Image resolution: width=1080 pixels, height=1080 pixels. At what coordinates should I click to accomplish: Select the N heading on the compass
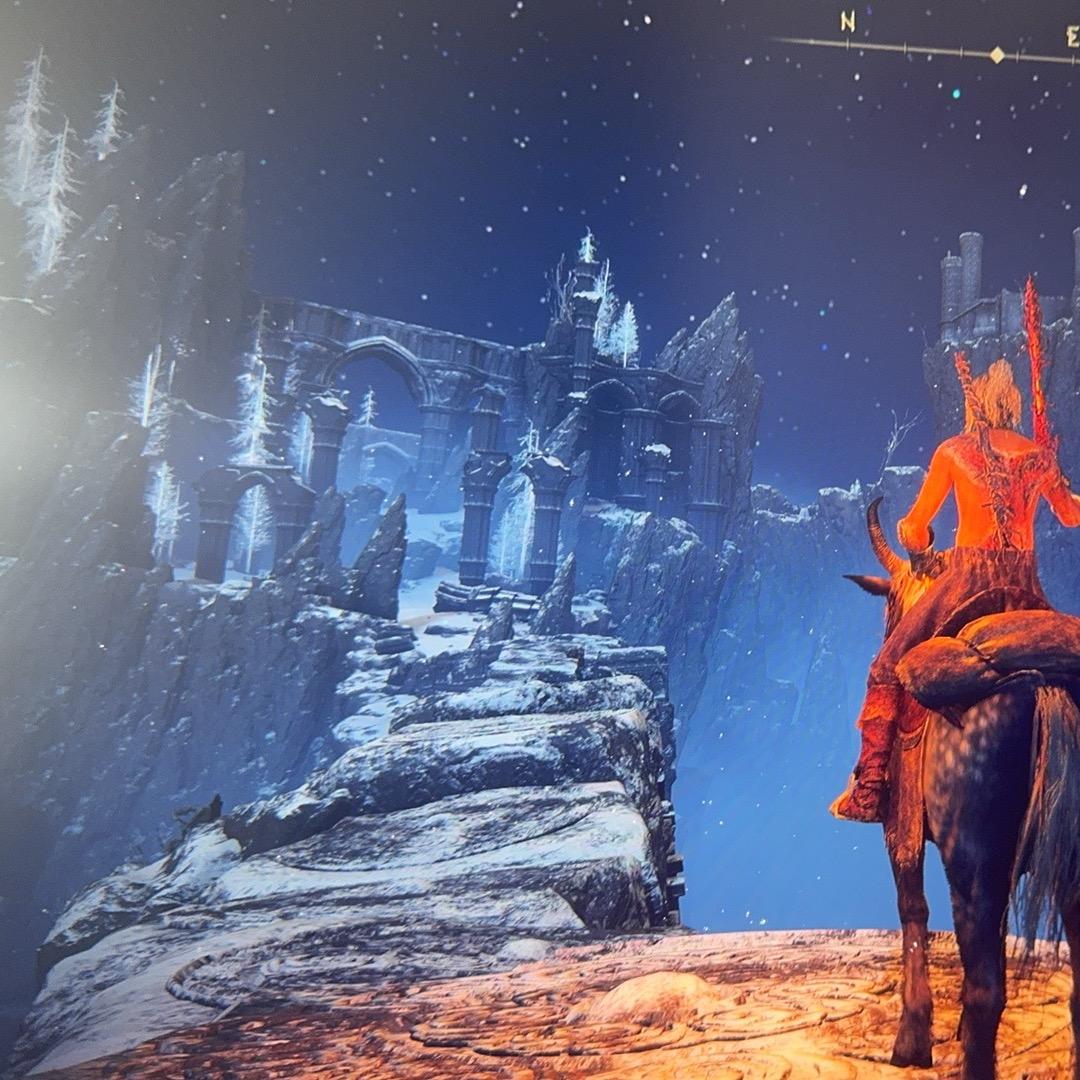[847, 22]
